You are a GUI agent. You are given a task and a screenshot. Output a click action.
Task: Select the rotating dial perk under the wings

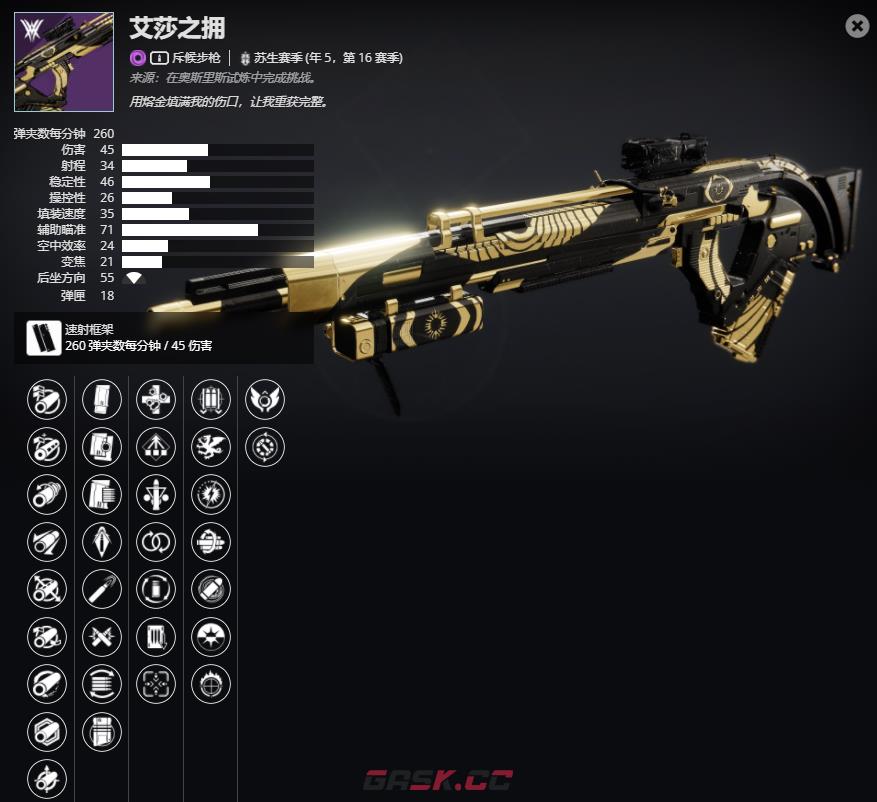265,446
